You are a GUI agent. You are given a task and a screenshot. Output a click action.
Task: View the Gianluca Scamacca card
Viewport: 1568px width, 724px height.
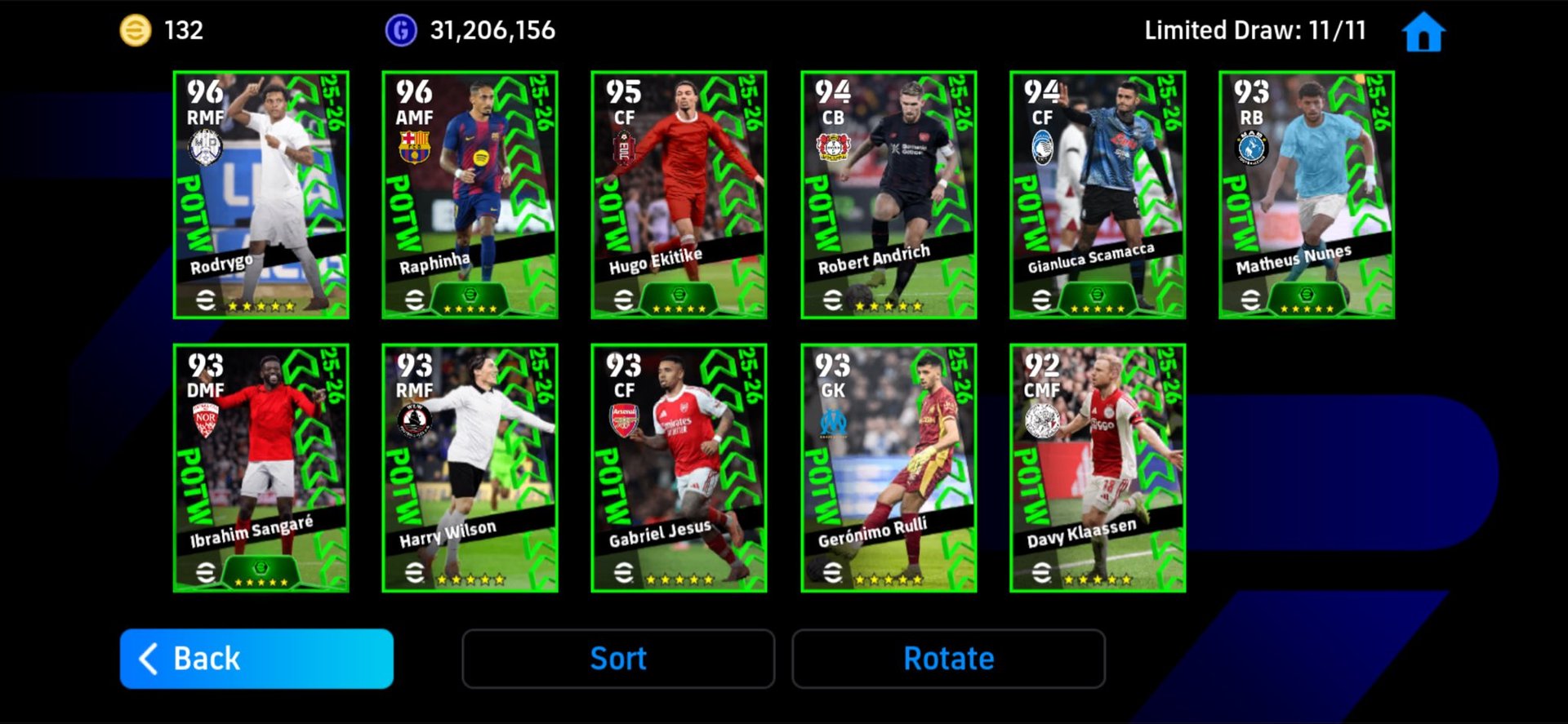tap(1098, 194)
